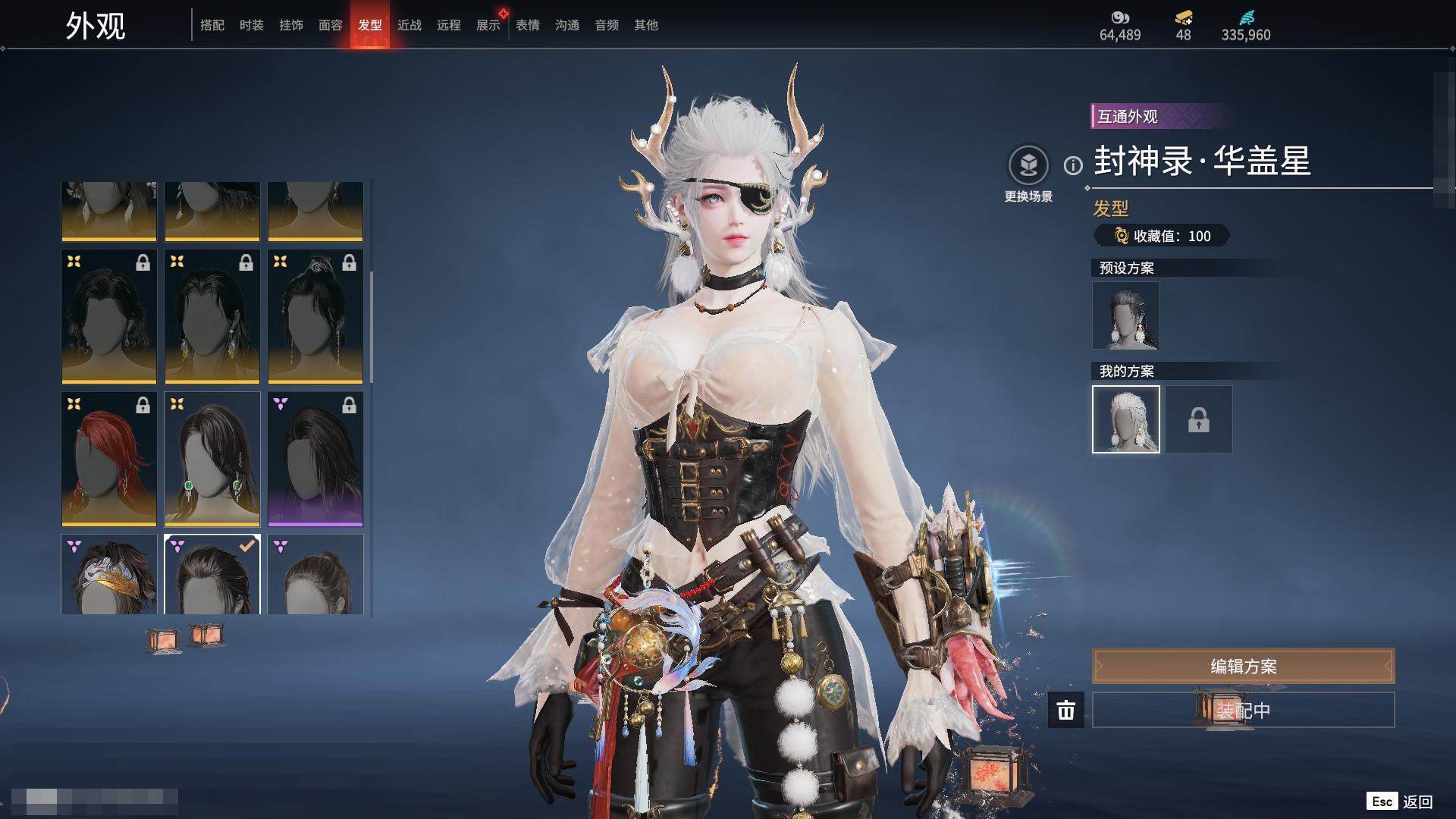This screenshot has height=819, width=1456.
Task: Open the 其他 tab
Action: (x=646, y=25)
